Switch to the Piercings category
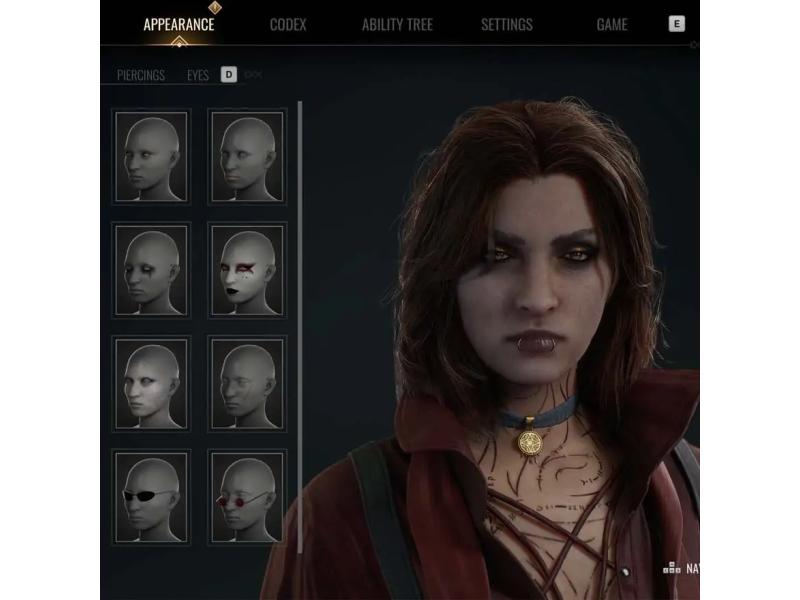The height and width of the screenshot is (600, 800). click(x=141, y=75)
